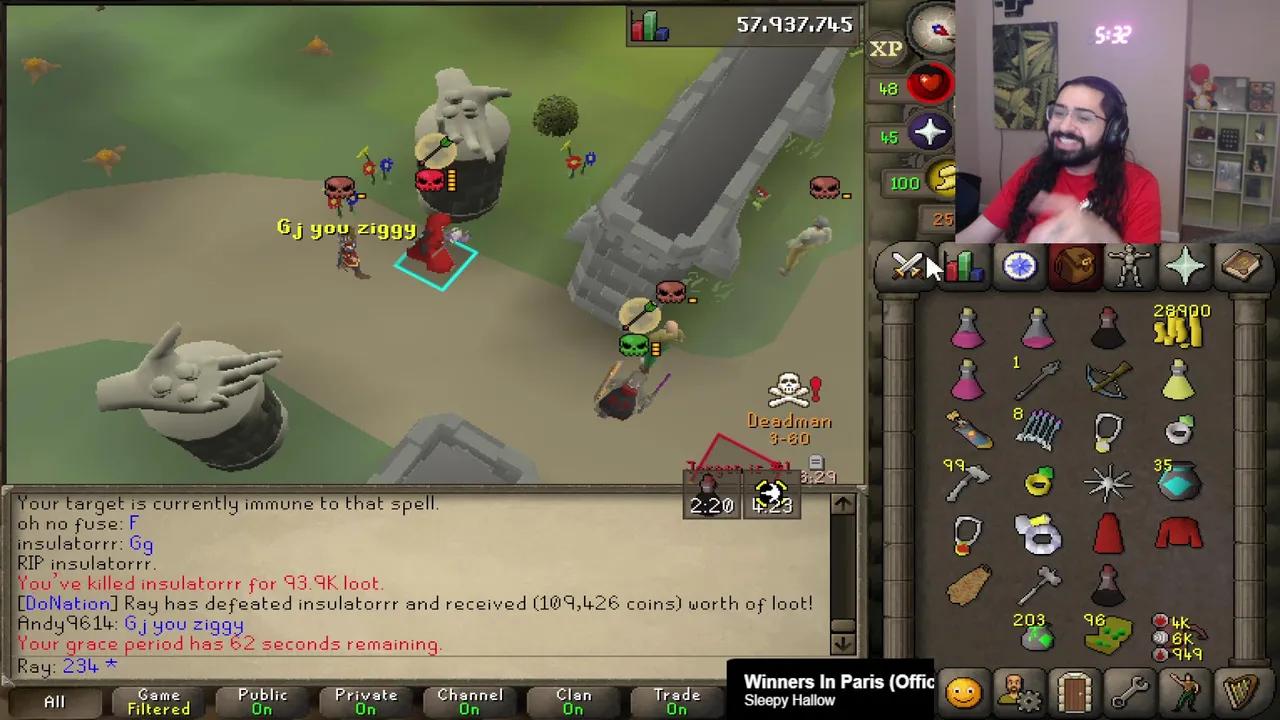View the Skills tab icon
The width and height of the screenshot is (1280, 720).
963,265
